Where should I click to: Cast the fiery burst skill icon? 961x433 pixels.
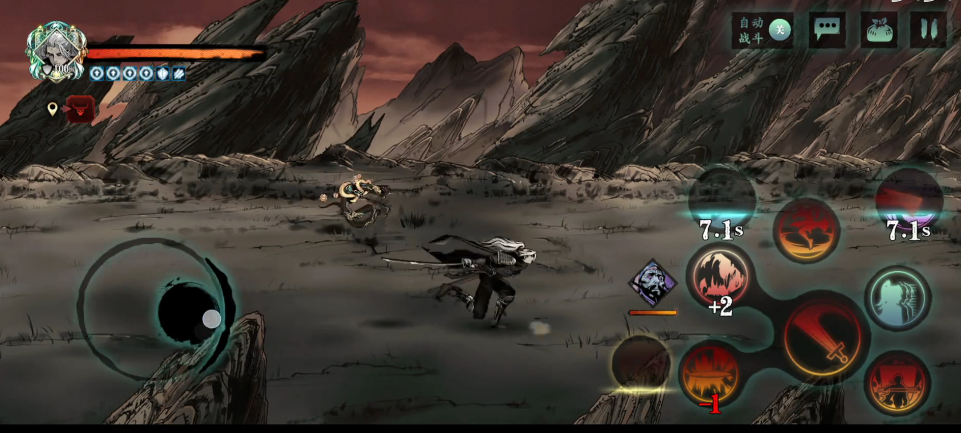(711, 372)
